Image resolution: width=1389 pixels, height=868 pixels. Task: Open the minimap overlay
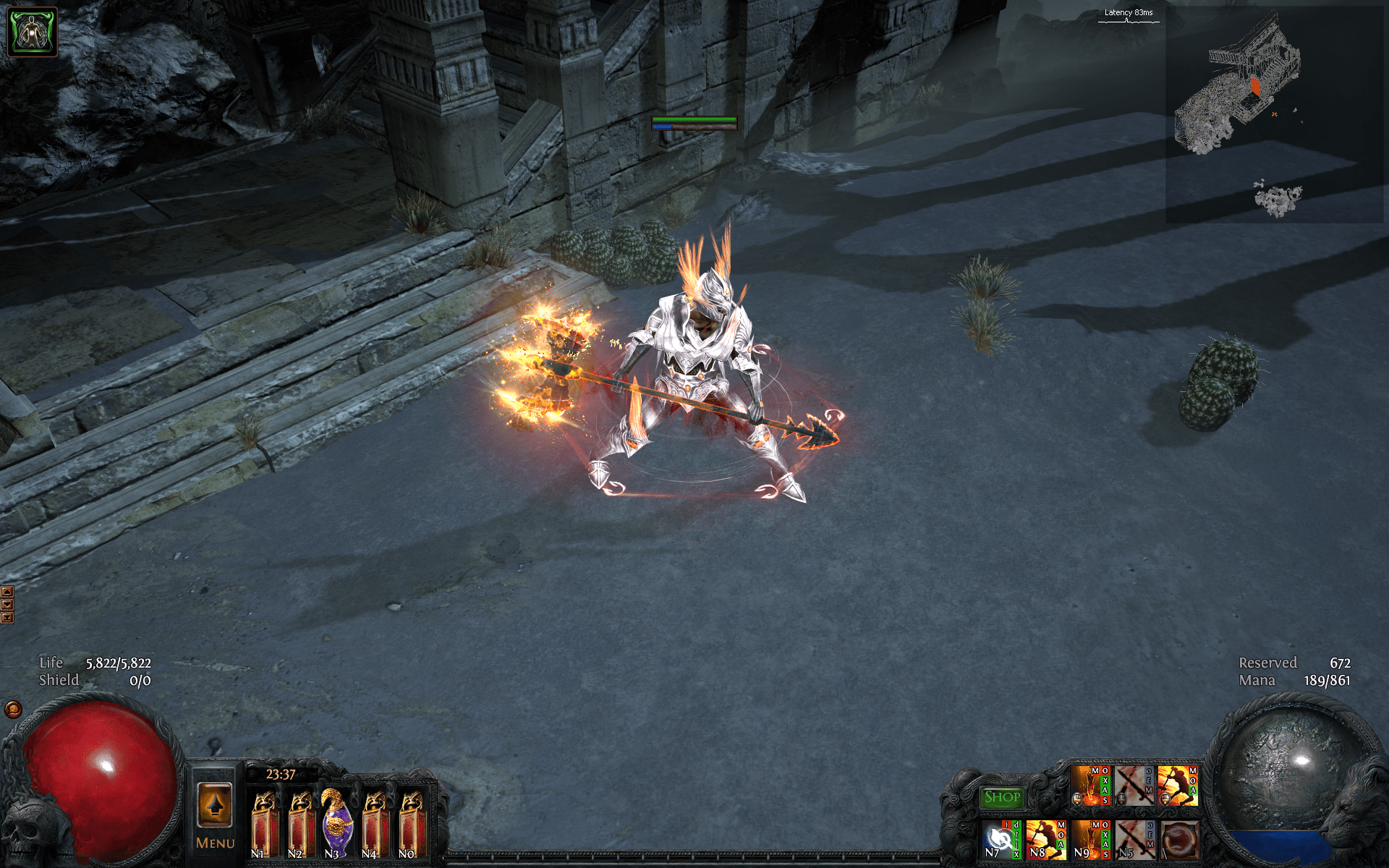click(x=1273, y=116)
